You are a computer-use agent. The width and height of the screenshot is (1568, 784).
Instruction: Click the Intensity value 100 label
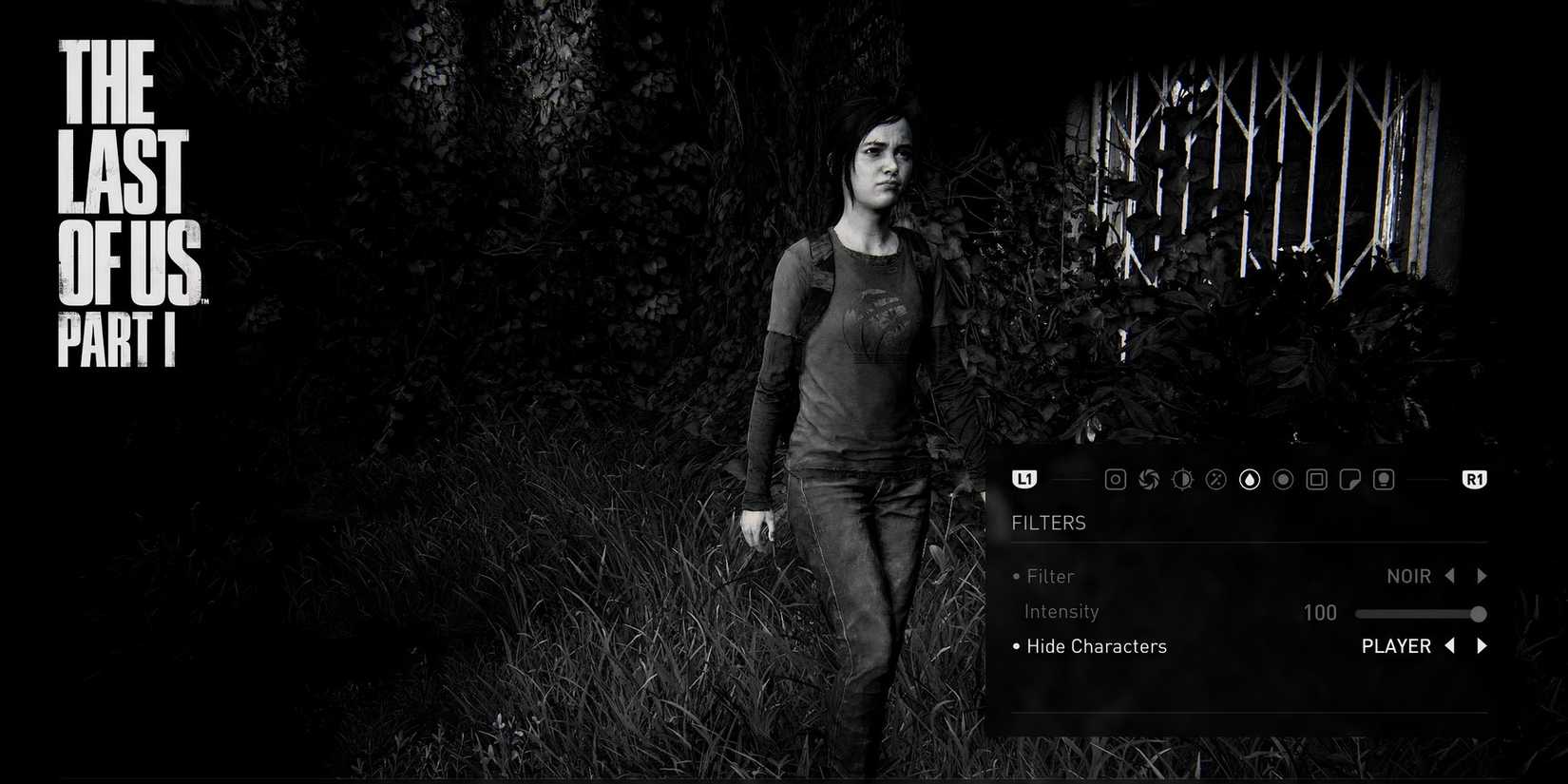point(1319,612)
